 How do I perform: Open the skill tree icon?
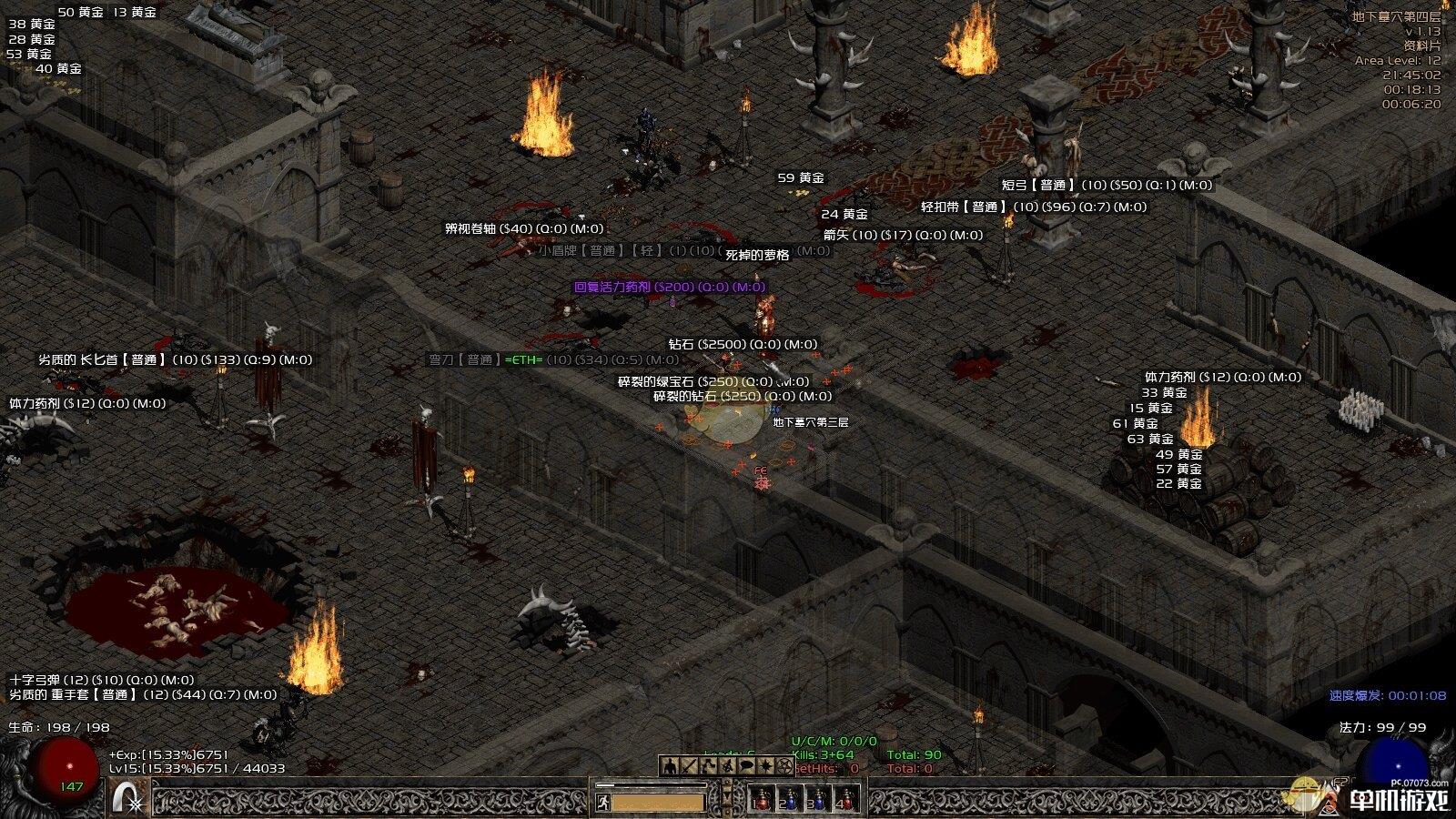709,766
